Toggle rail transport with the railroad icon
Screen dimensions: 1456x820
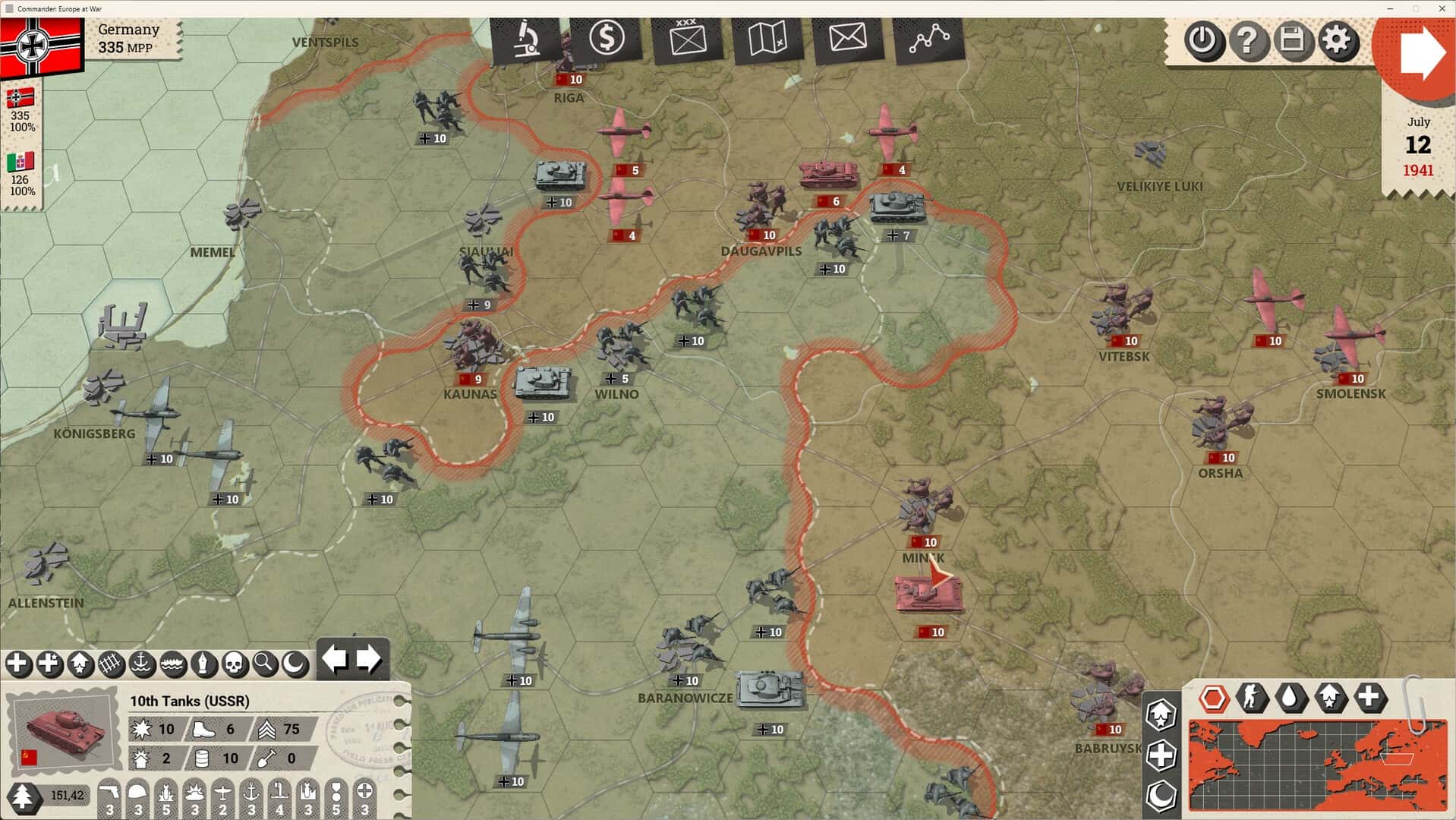click(x=111, y=664)
